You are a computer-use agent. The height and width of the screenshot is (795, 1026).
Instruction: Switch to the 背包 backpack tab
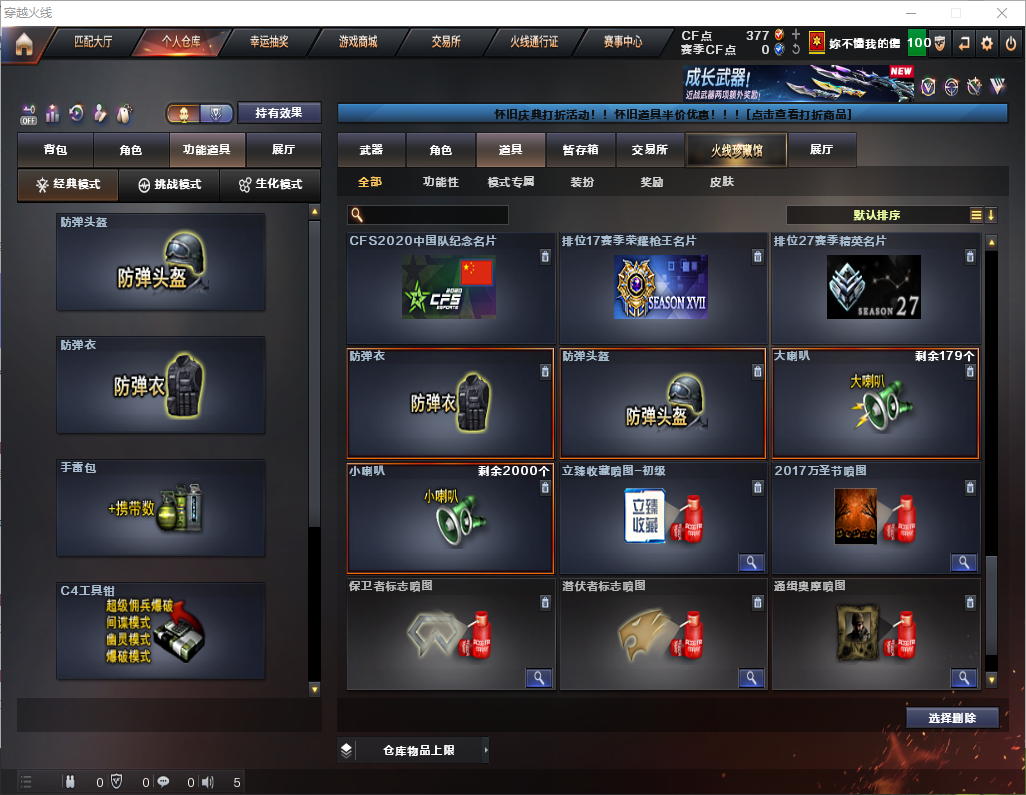55,150
